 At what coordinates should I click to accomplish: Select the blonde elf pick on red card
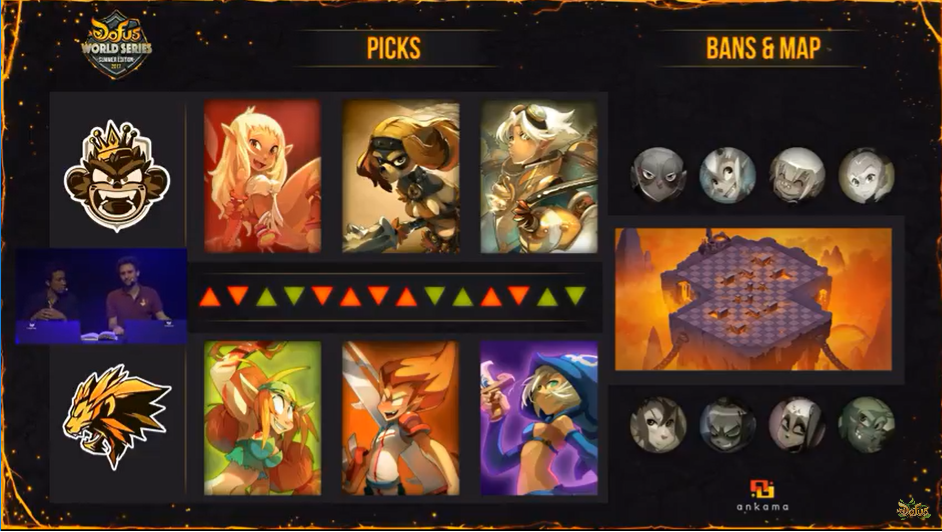(x=262, y=176)
